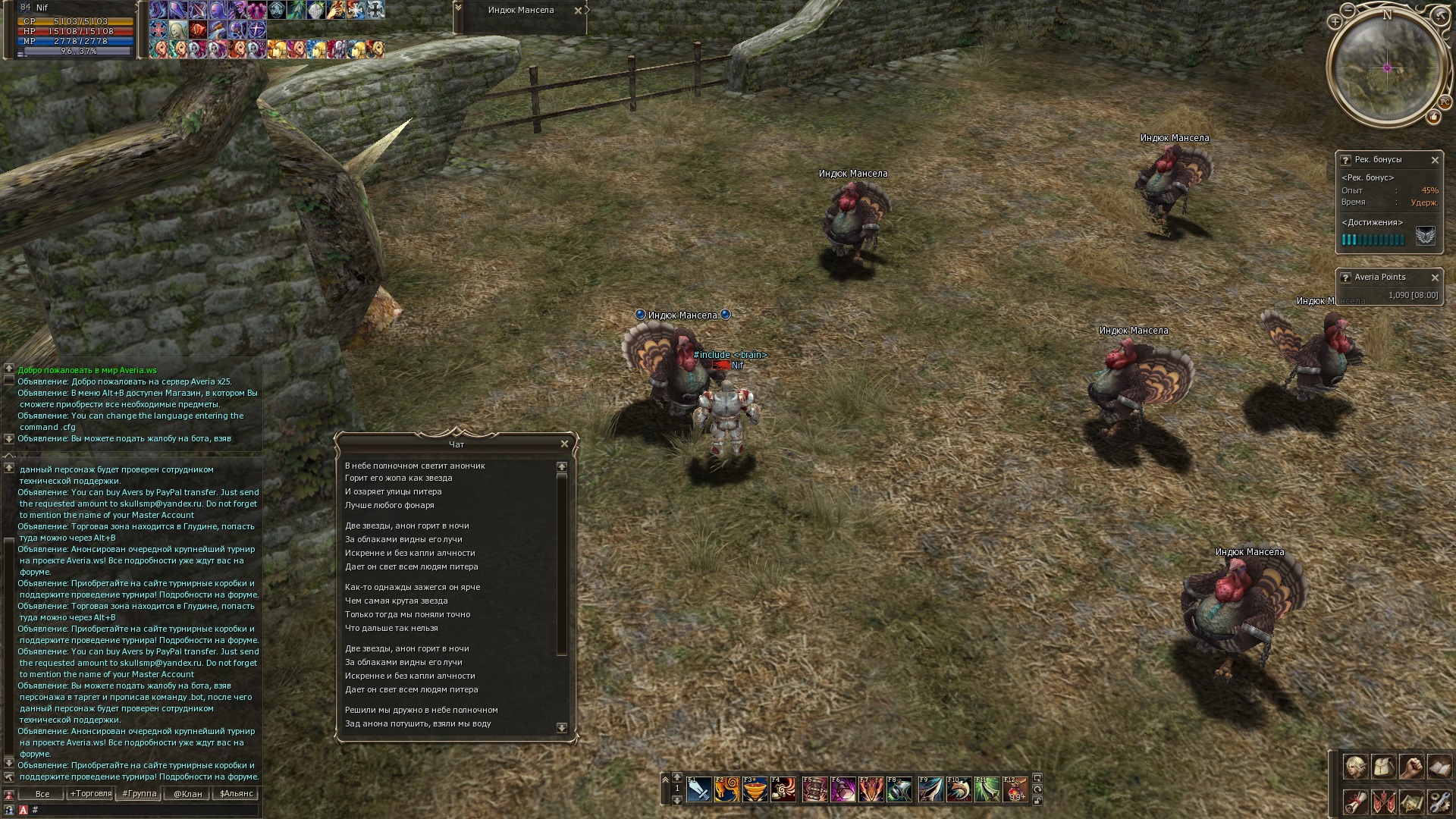Close the Чат window
Screen dimensions: 1456x819
click(564, 444)
